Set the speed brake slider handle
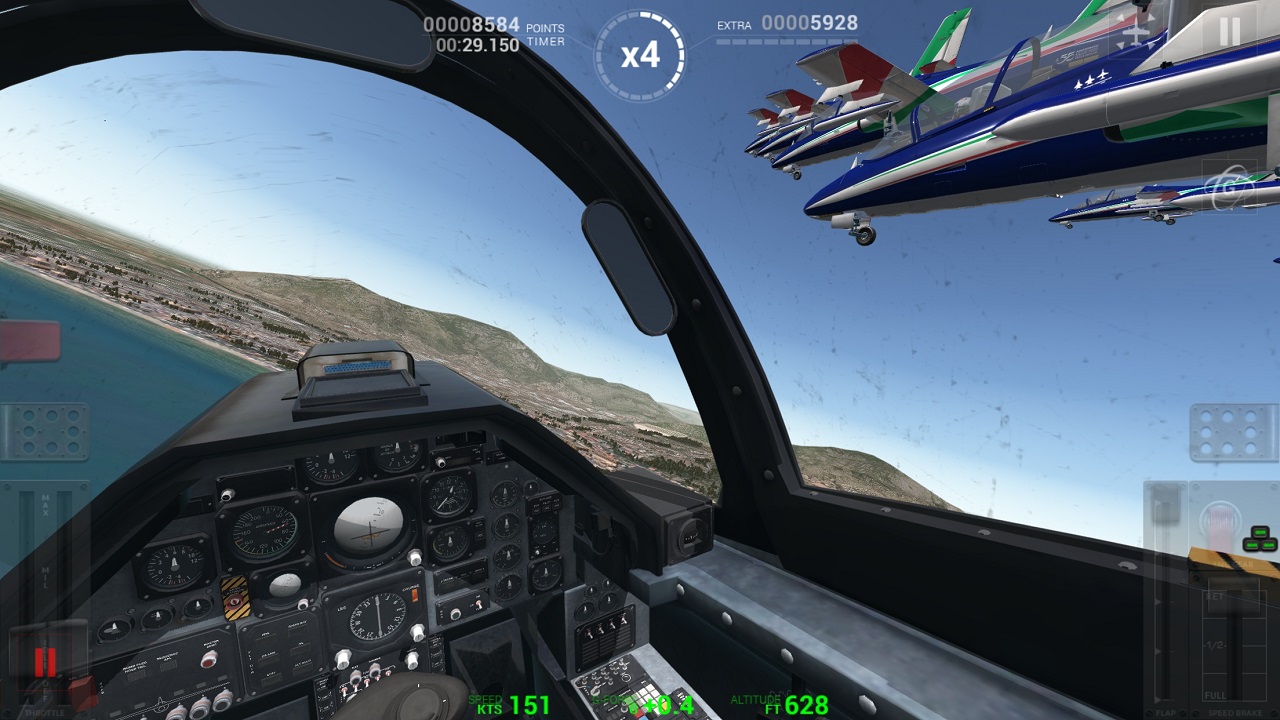This screenshot has width=1280, height=720. coord(1233,597)
